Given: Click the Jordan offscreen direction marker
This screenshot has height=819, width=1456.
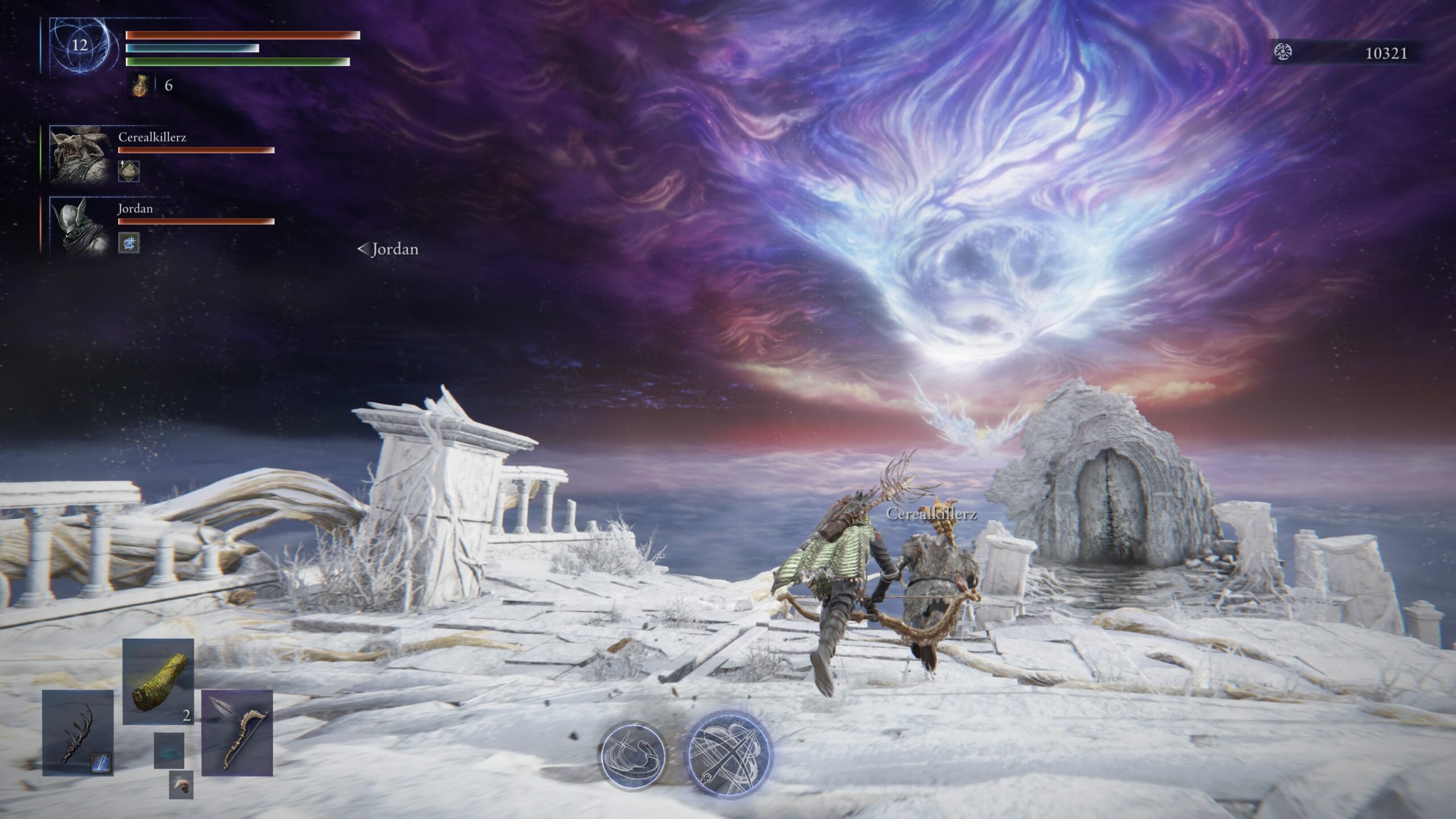Looking at the screenshot, I should click(x=388, y=249).
